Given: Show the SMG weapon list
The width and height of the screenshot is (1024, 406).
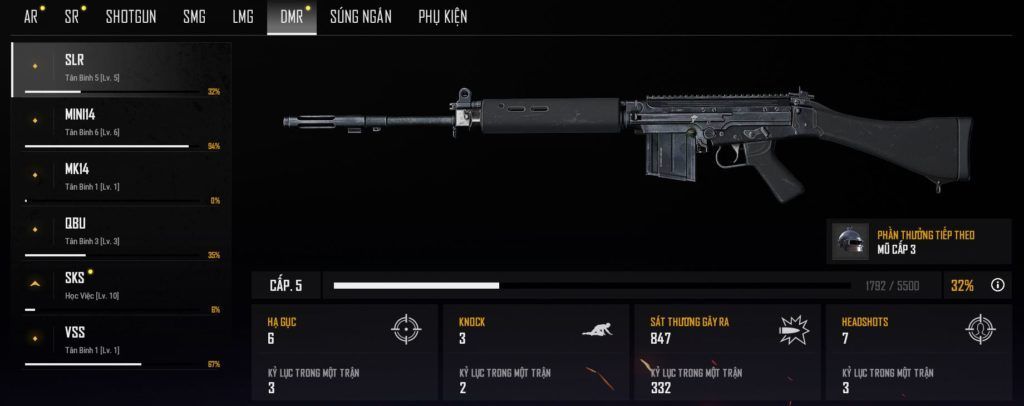Looking at the screenshot, I should (194, 16).
